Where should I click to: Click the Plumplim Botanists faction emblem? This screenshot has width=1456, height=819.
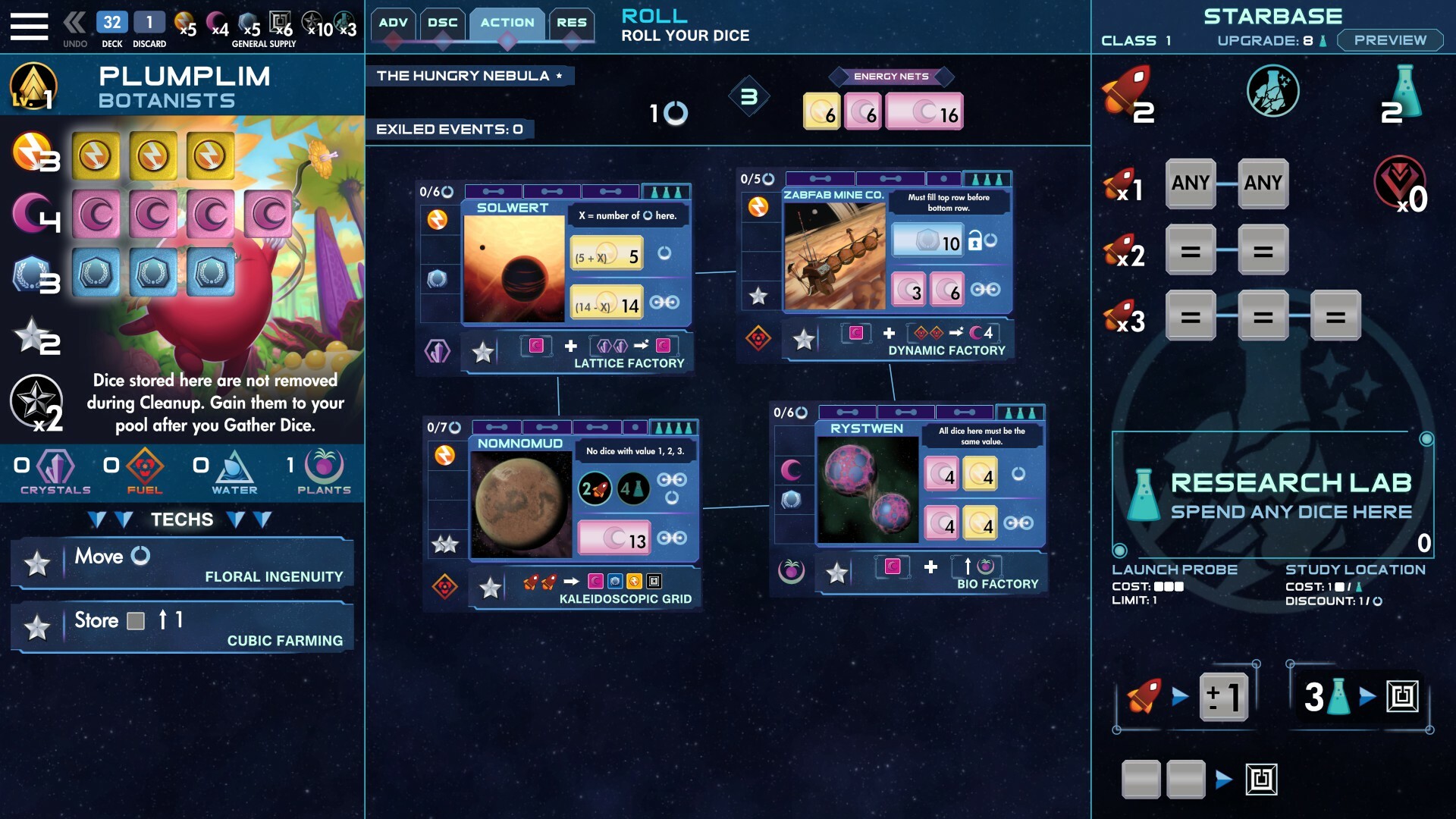click(33, 86)
